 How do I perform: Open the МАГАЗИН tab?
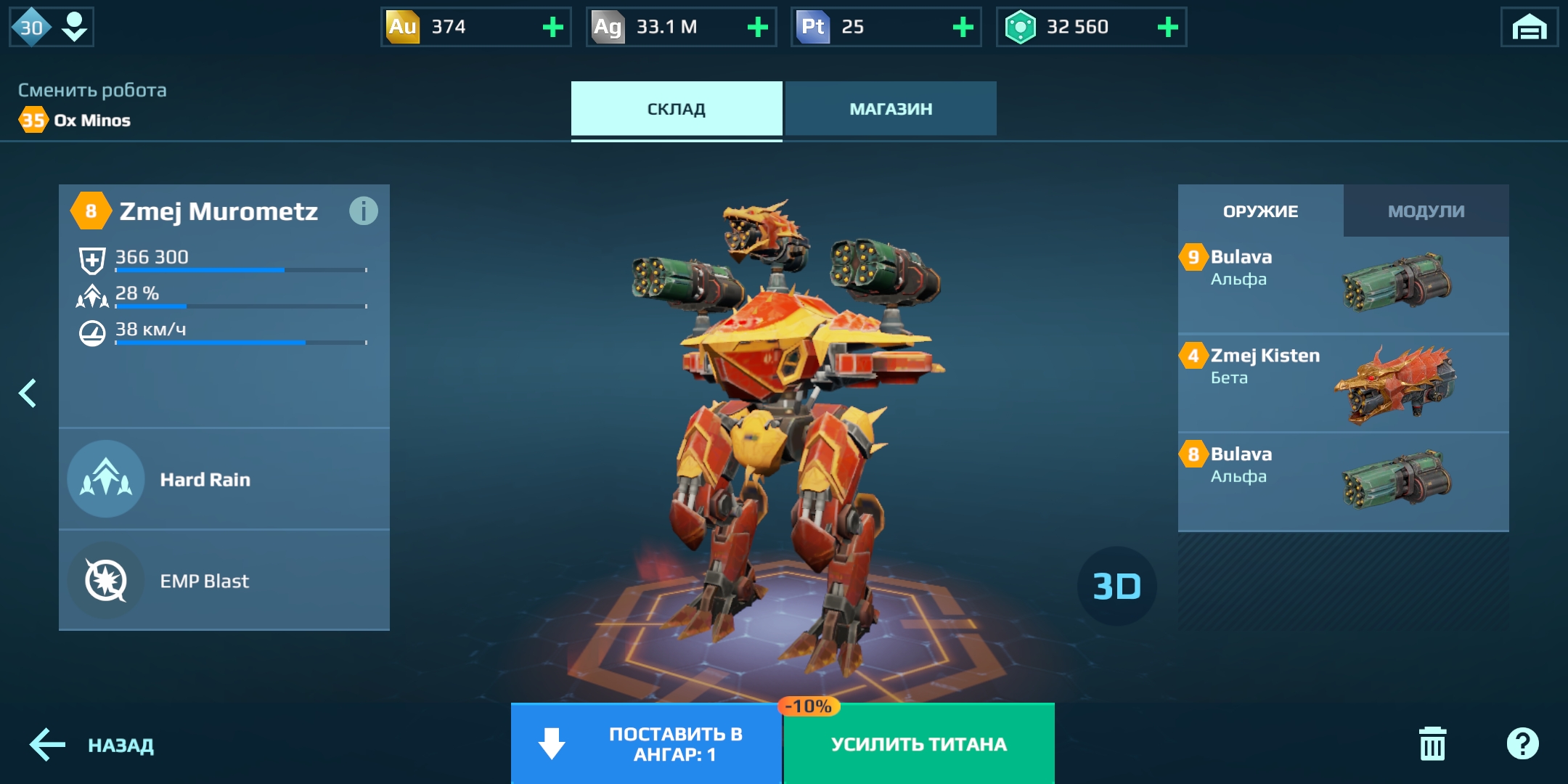pyautogui.click(x=891, y=109)
